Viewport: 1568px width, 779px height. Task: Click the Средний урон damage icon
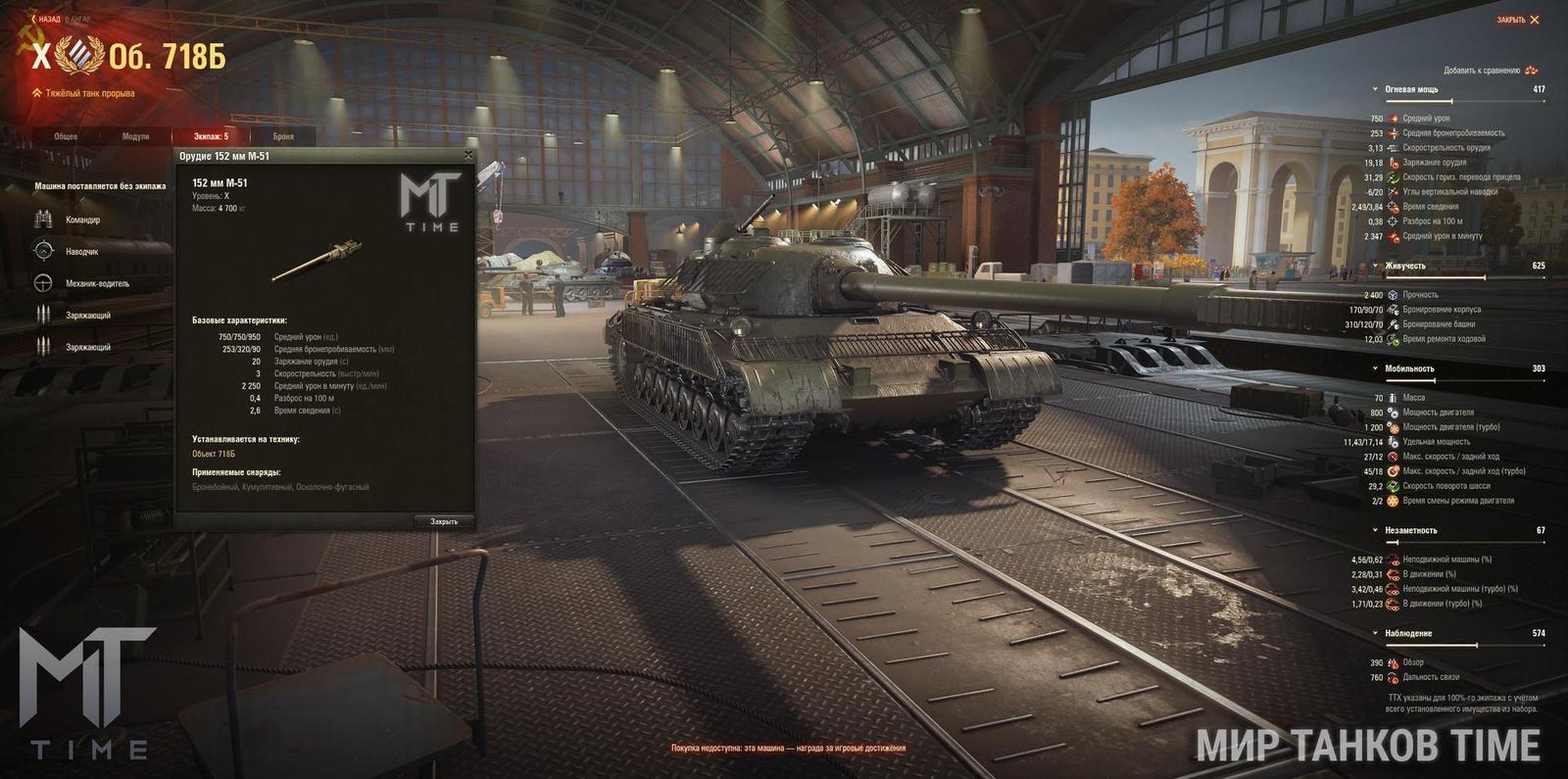point(1395,119)
